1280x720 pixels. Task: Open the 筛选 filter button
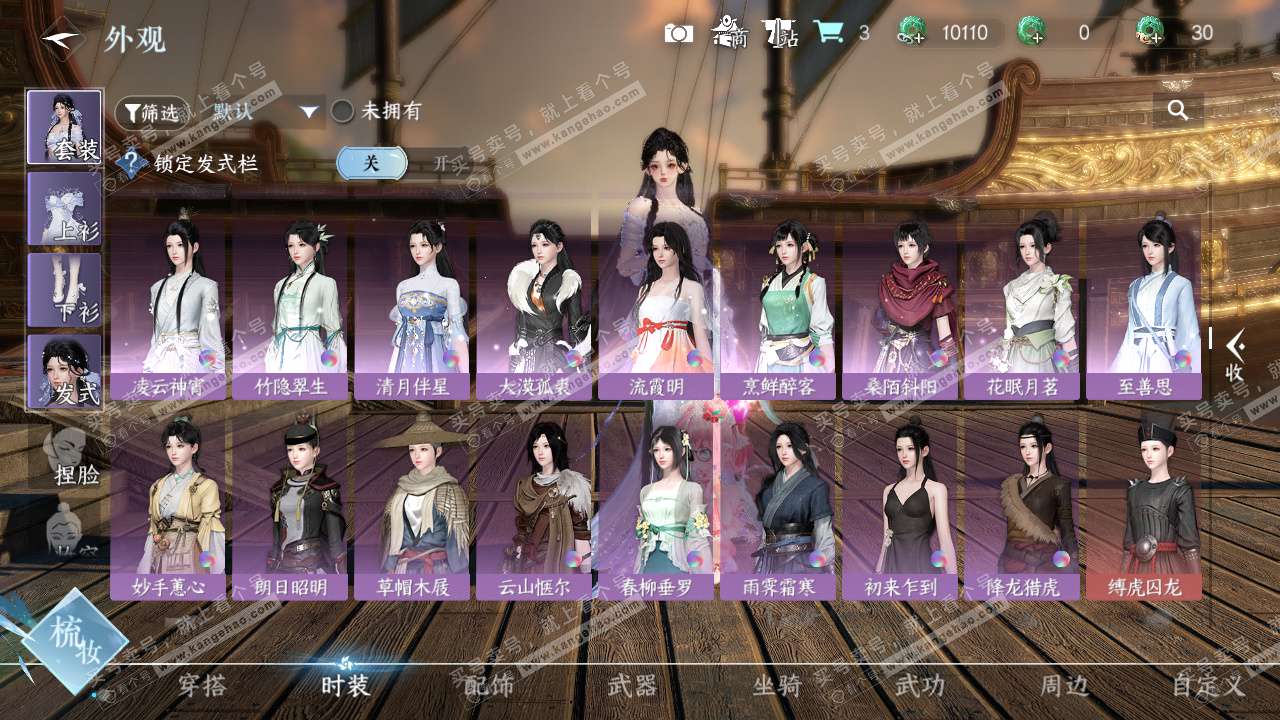151,112
